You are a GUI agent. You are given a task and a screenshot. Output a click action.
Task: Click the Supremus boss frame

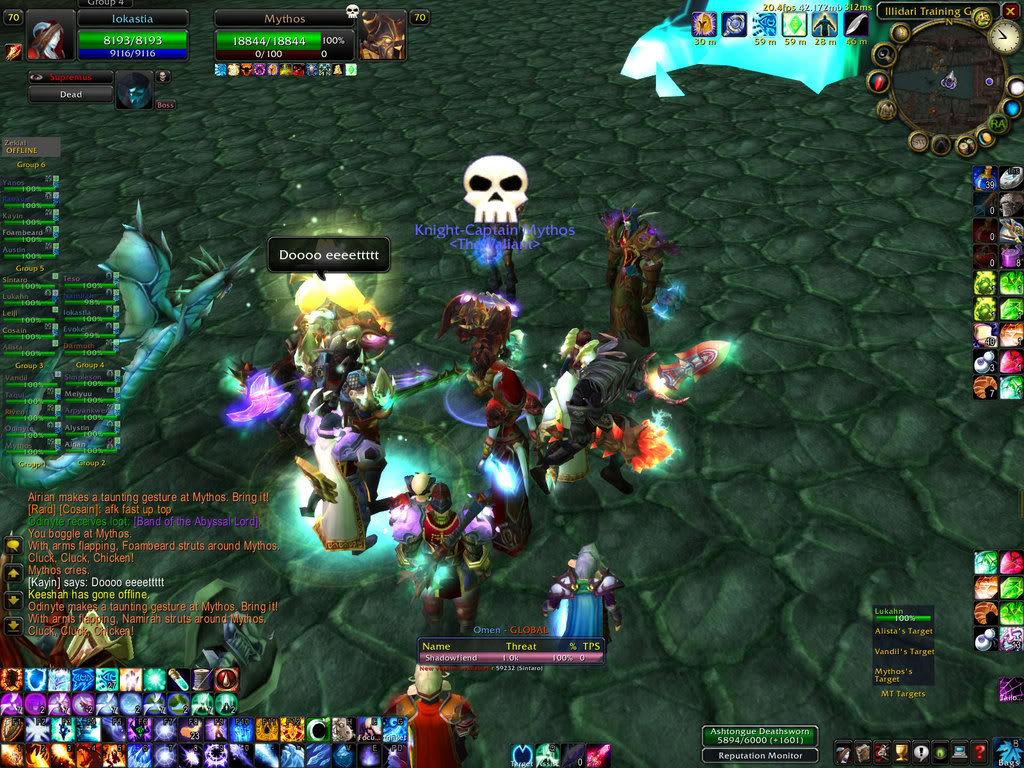pyautogui.click(x=69, y=94)
